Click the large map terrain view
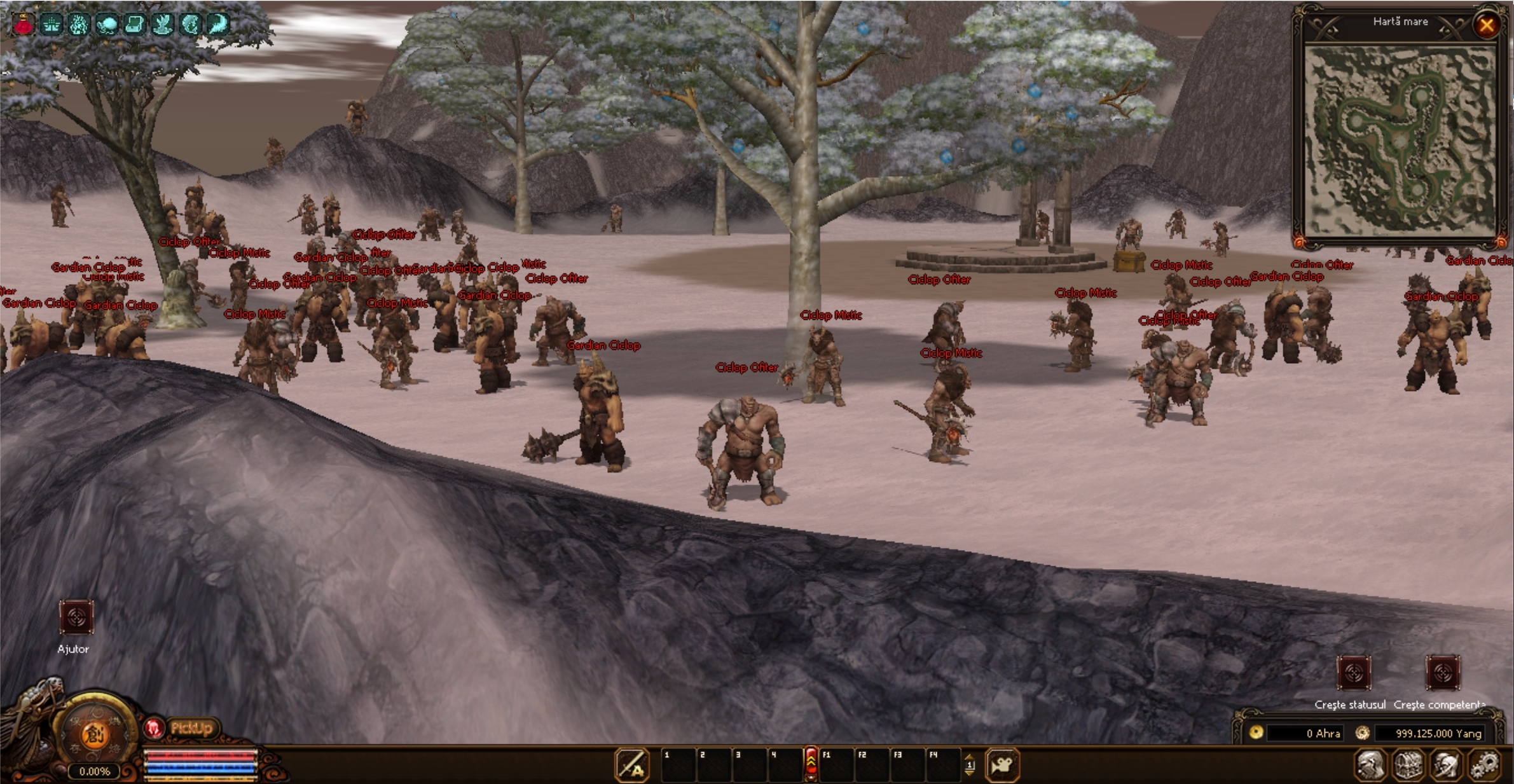The width and height of the screenshot is (1514, 784). point(1400,141)
